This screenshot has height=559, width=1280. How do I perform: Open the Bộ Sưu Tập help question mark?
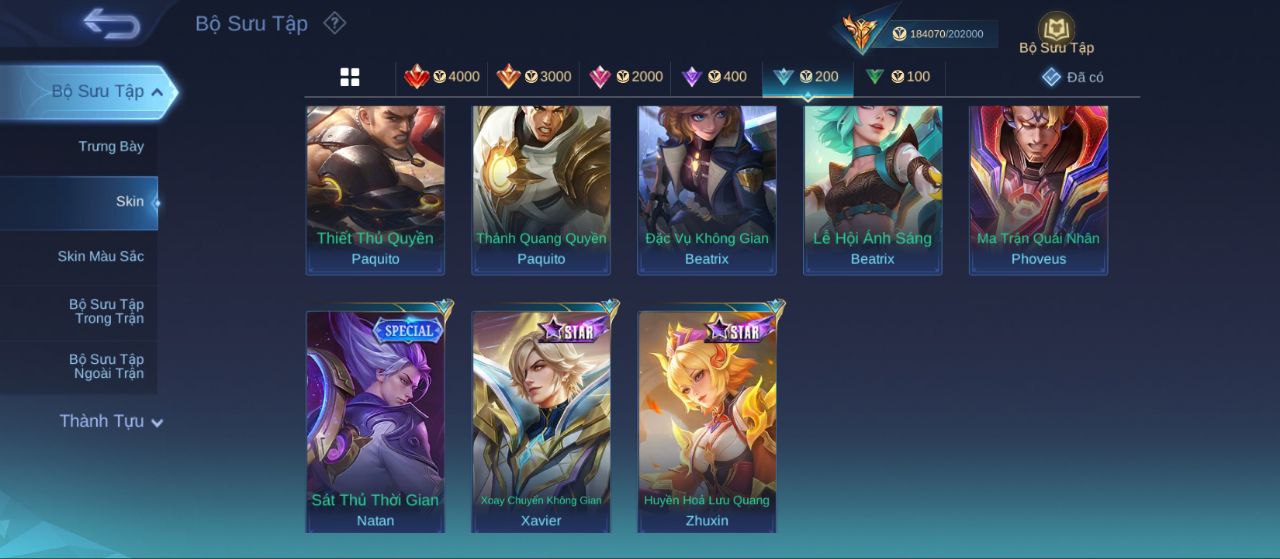(335, 23)
